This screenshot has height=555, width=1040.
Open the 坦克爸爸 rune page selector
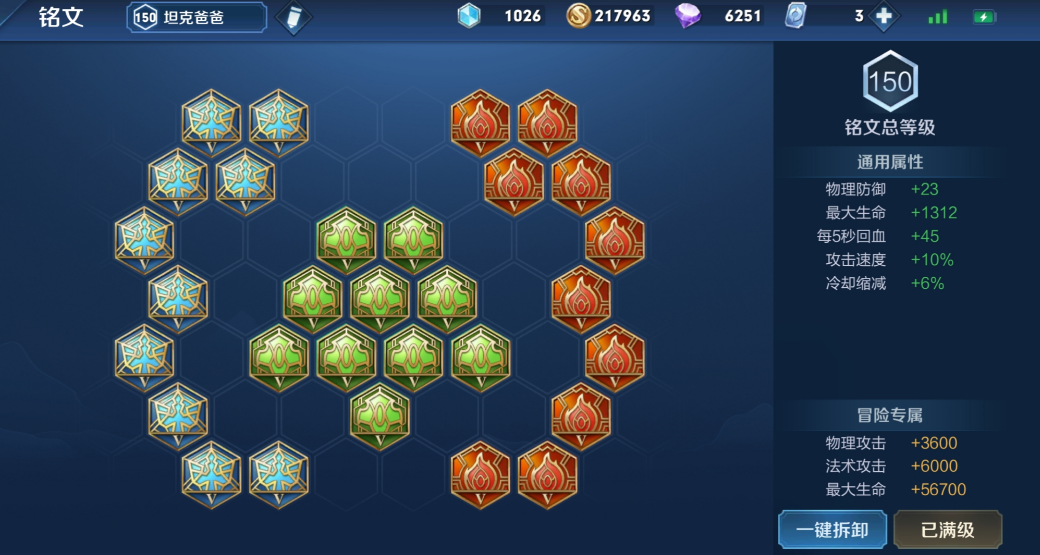click(x=196, y=17)
